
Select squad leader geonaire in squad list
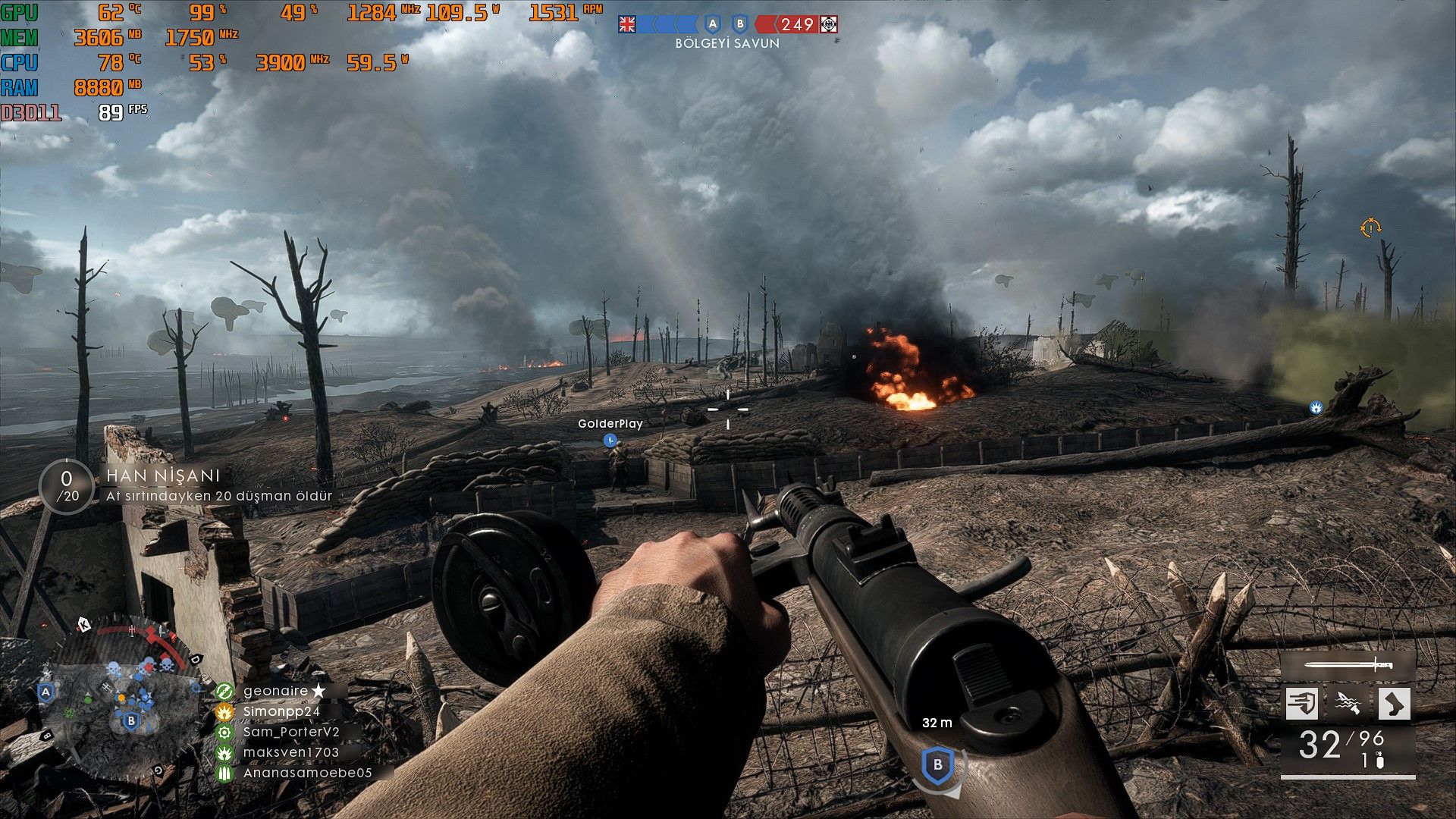(x=276, y=691)
